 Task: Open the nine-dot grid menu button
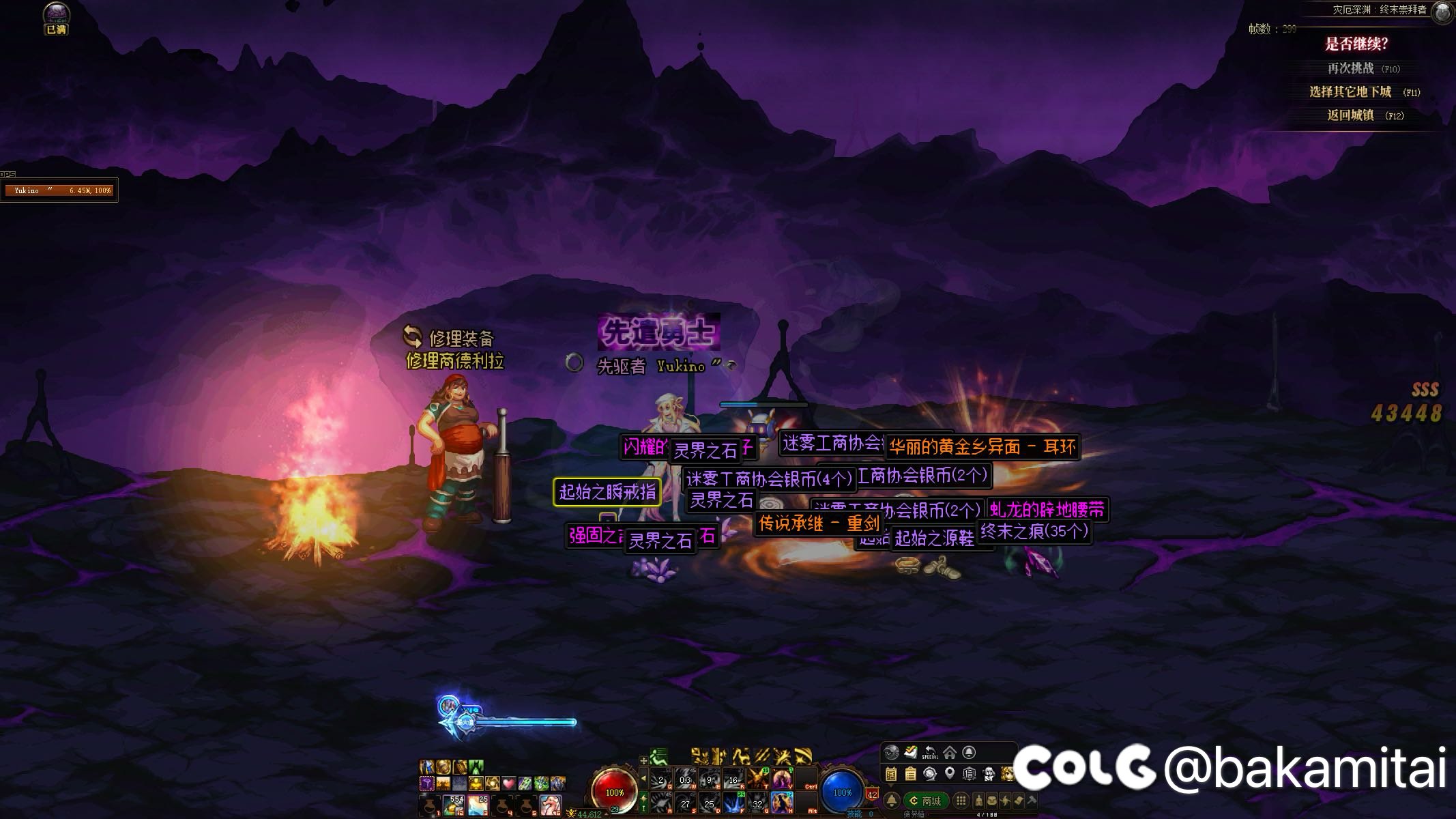tap(961, 801)
